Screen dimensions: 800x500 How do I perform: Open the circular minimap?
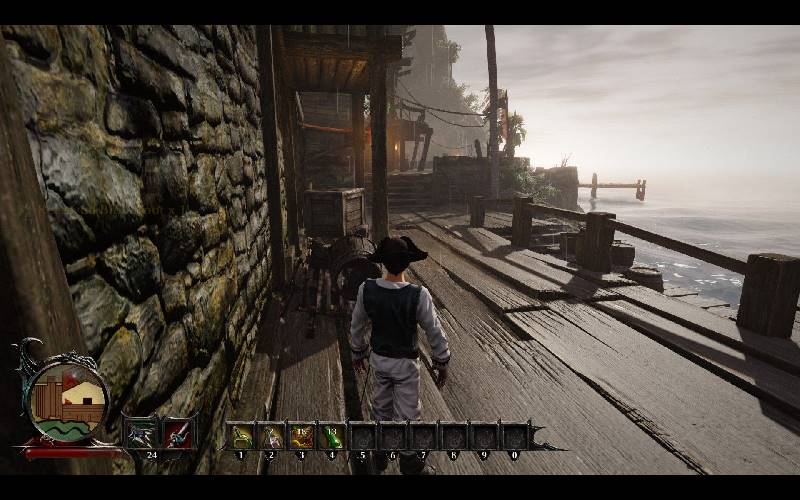tap(66, 401)
